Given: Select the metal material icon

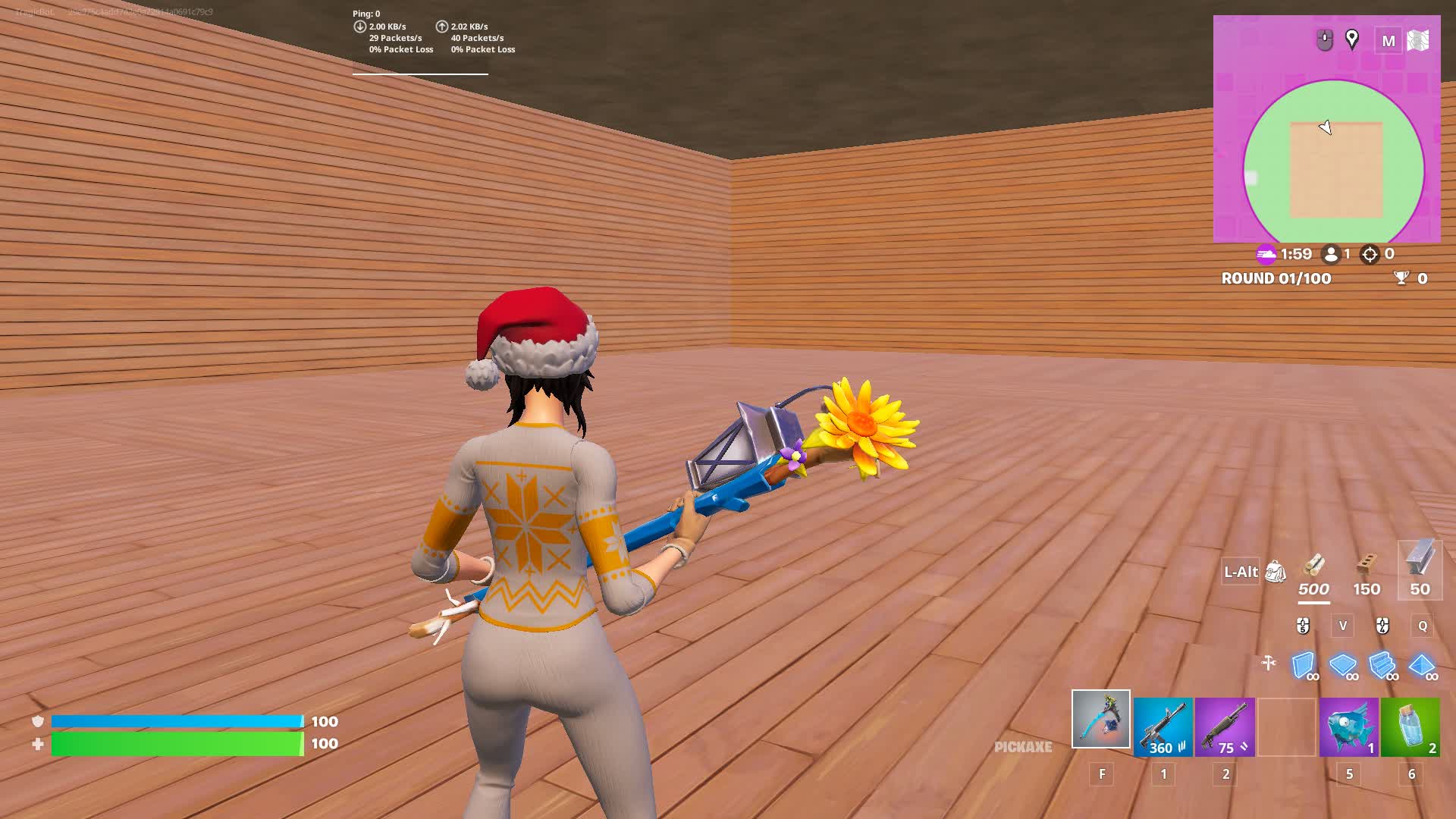Looking at the screenshot, I should click(1420, 565).
